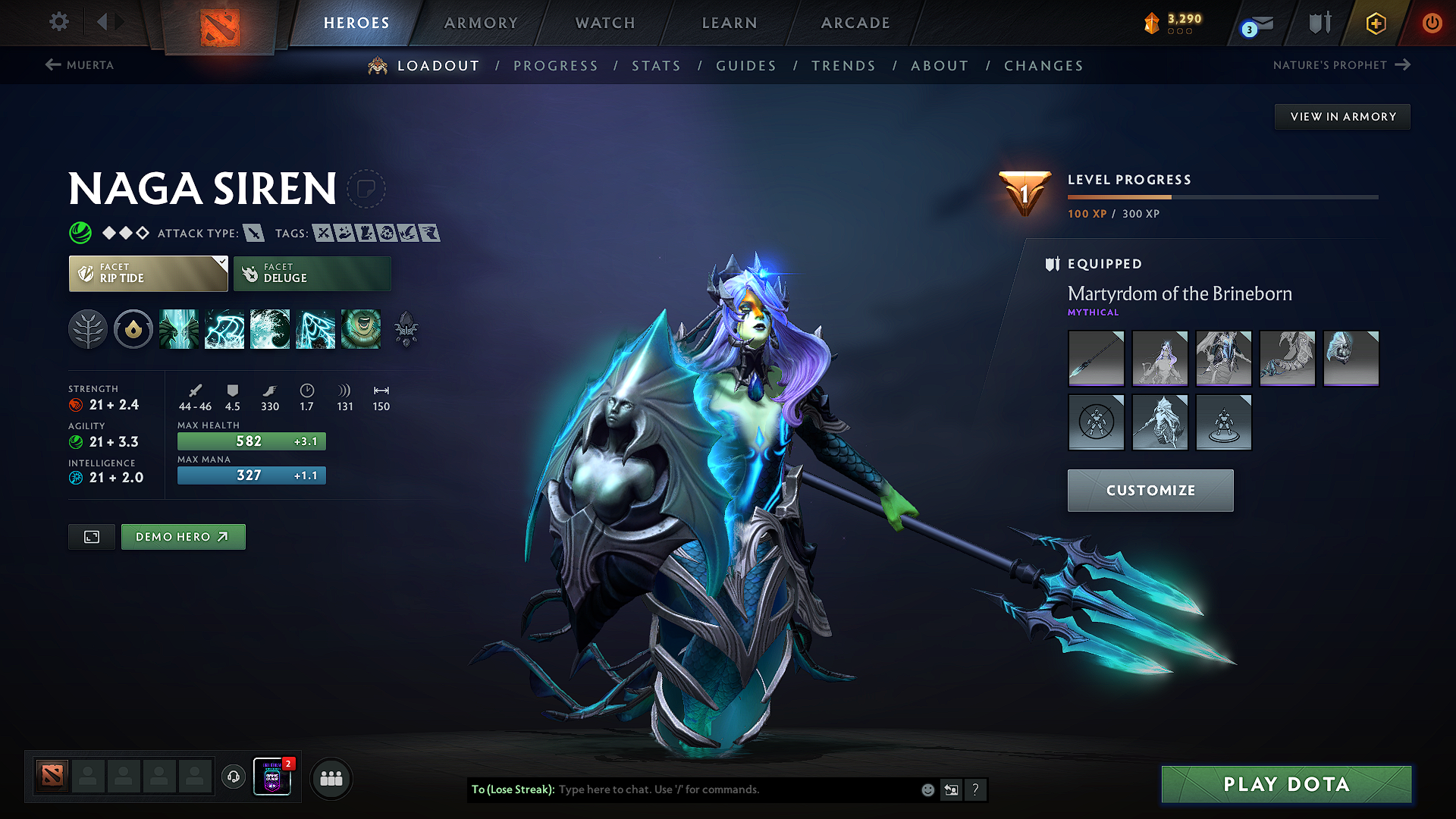Select the Martyrdom weapon thumbnail
This screenshot has height=819, width=1456.
pos(1096,358)
